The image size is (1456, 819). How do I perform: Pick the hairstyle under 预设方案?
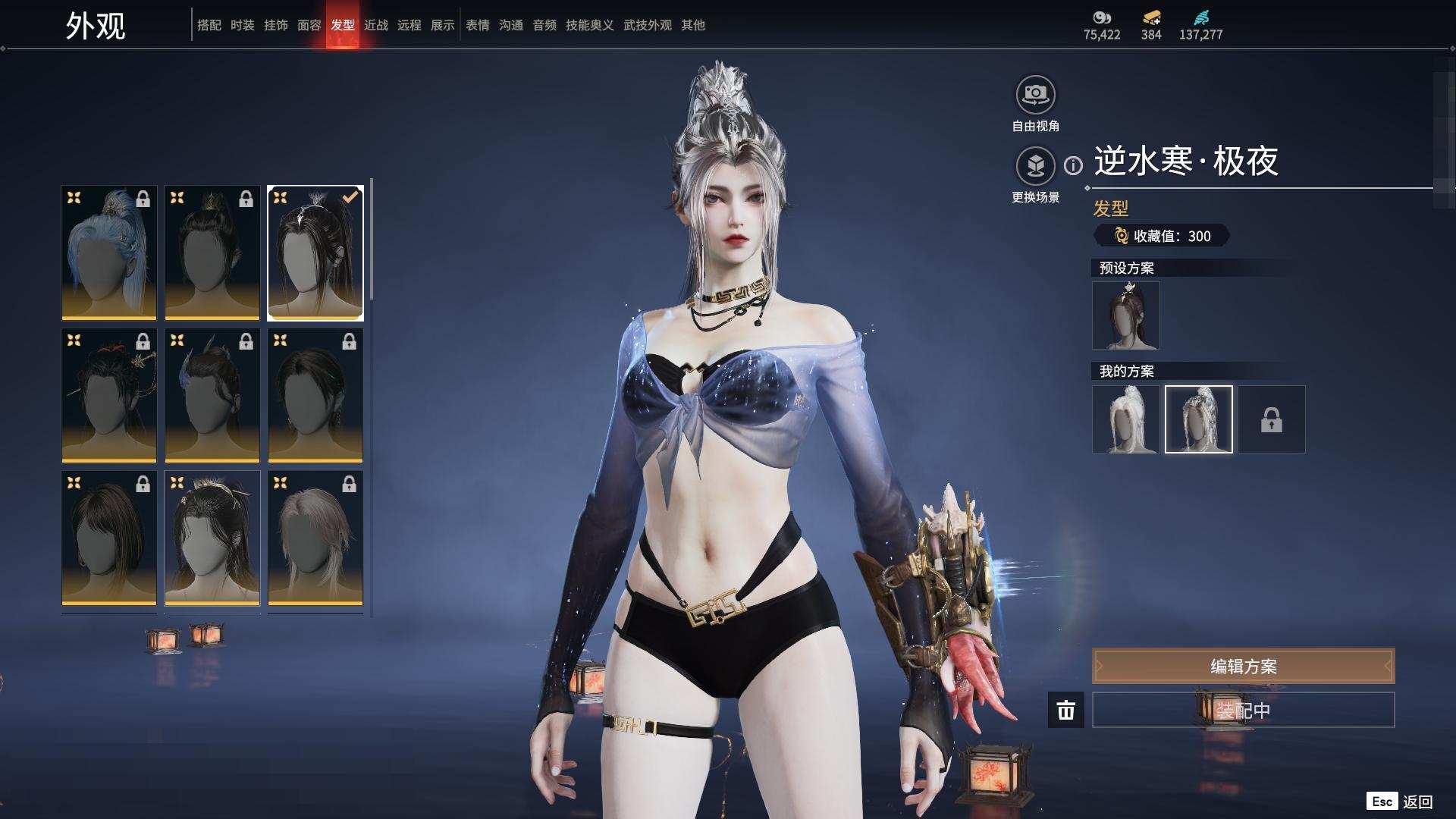click(x=1125, y=315)
